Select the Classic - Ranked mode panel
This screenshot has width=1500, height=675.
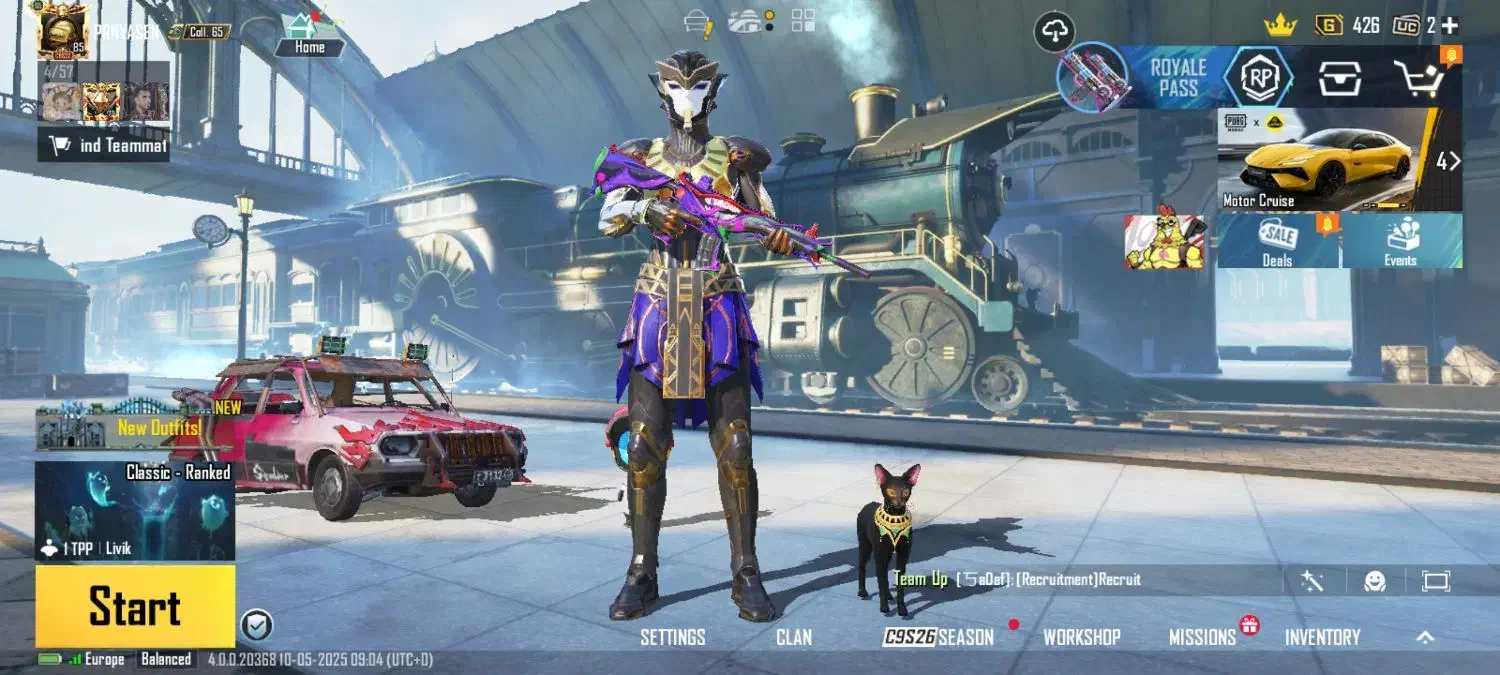[135, 510]
